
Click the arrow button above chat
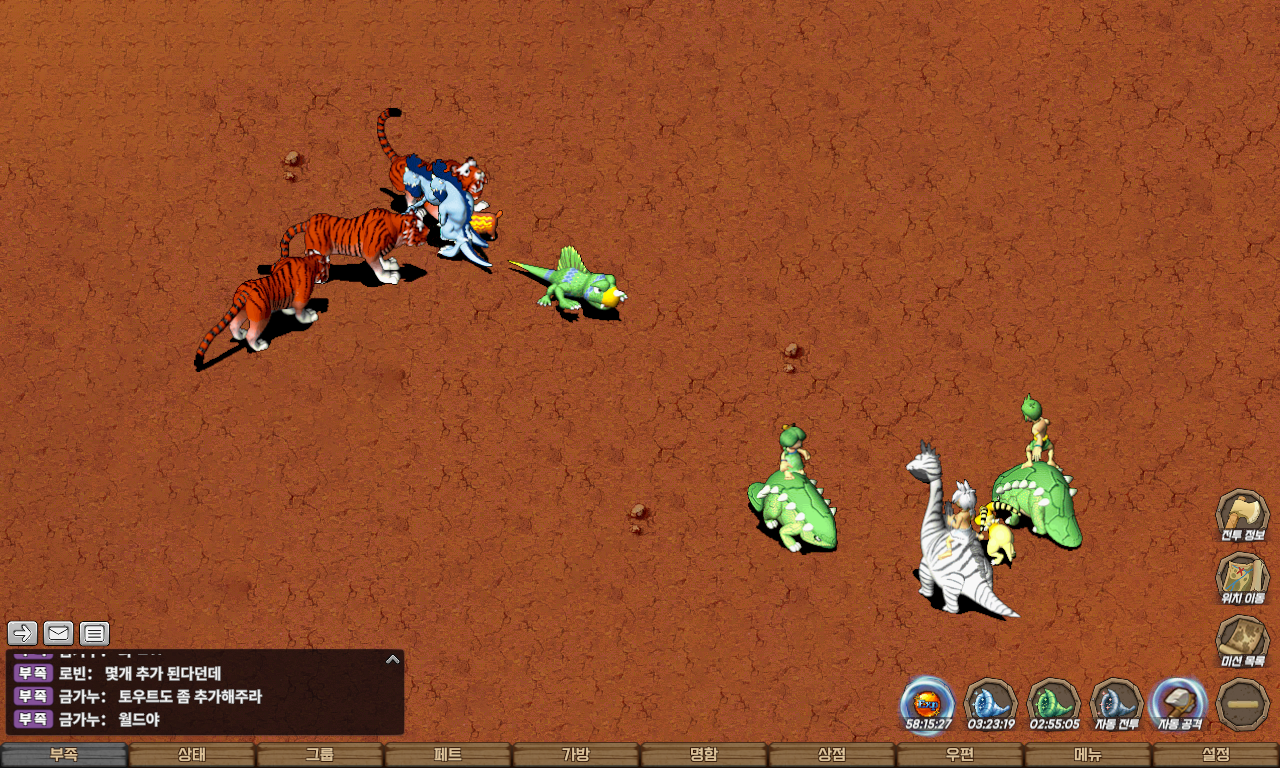(23, 632)
